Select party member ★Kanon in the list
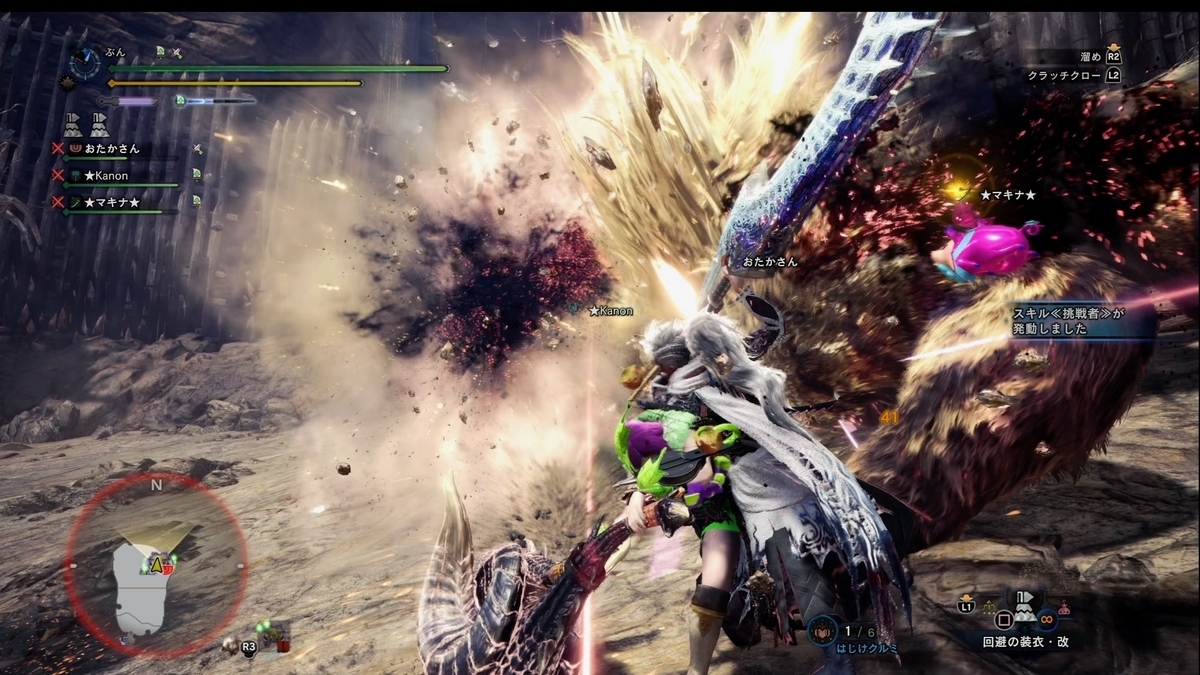The height and width of the screenshot is (675, 1200). (x=106, y=176)
